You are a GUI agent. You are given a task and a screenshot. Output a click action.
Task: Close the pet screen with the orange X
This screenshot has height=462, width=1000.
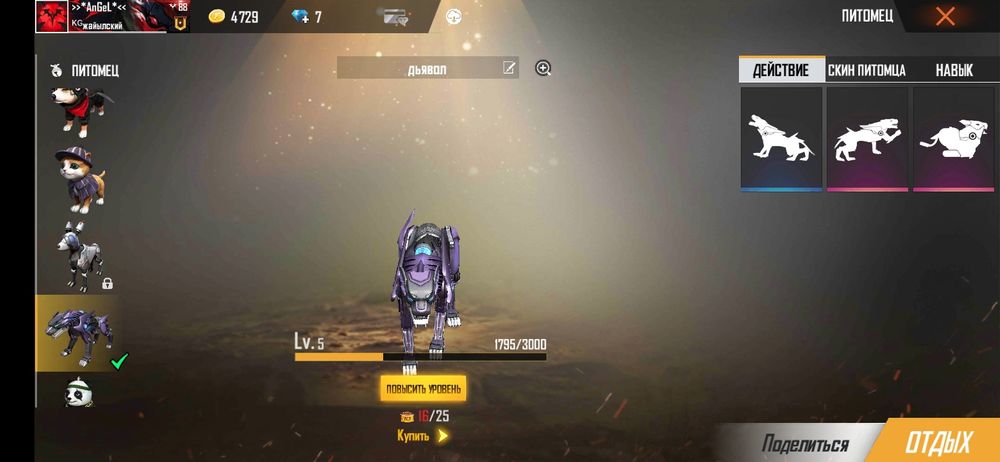pyautogui.click(x=944, y=16)
